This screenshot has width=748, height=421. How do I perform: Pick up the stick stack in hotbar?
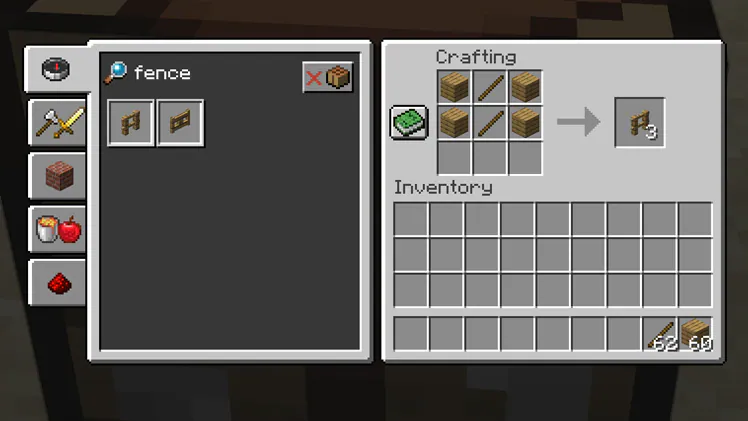[x=660, y=334]
